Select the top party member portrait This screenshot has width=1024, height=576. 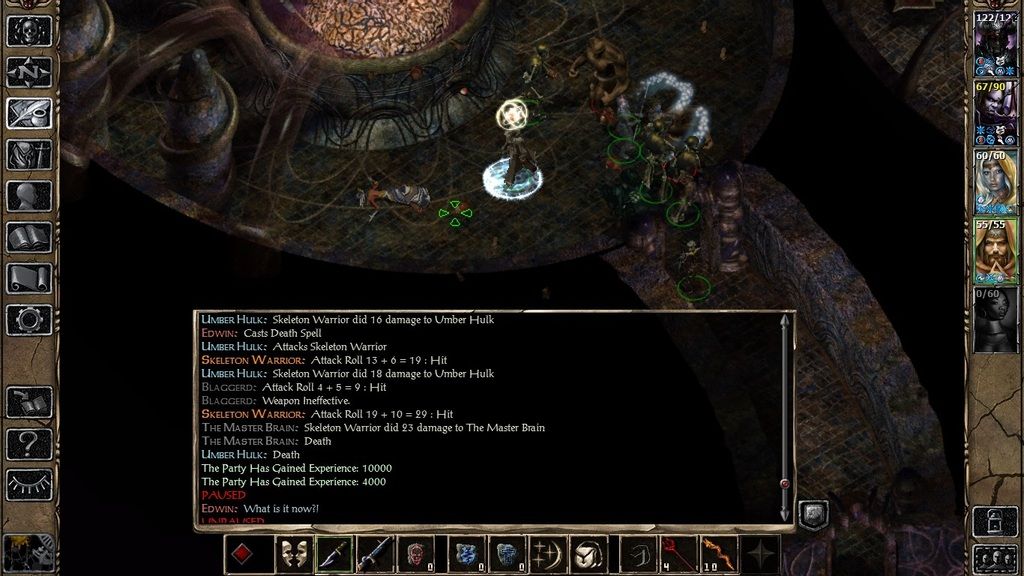click(x=994, y=47)
